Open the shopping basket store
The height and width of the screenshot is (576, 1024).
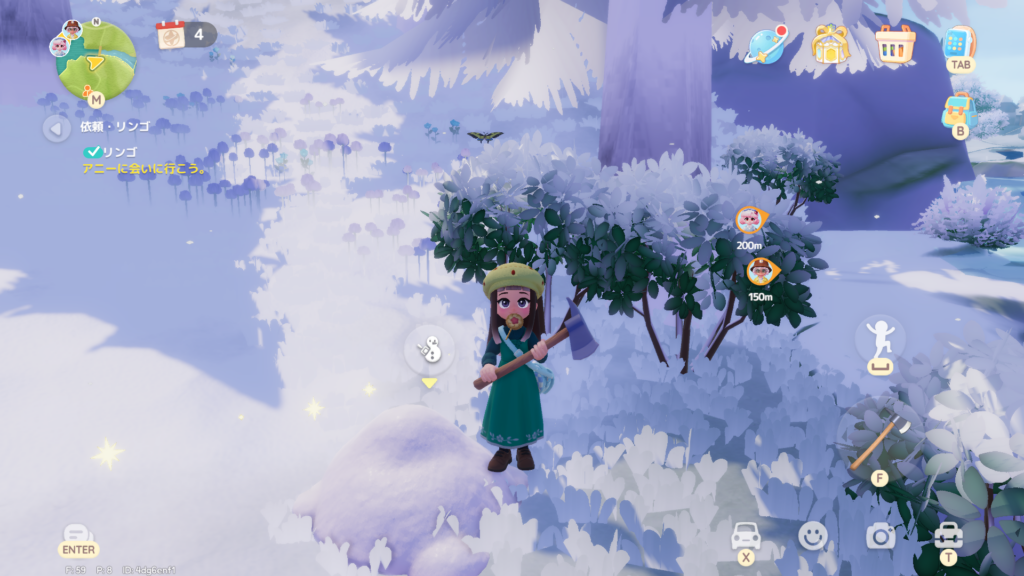(894, 44)
